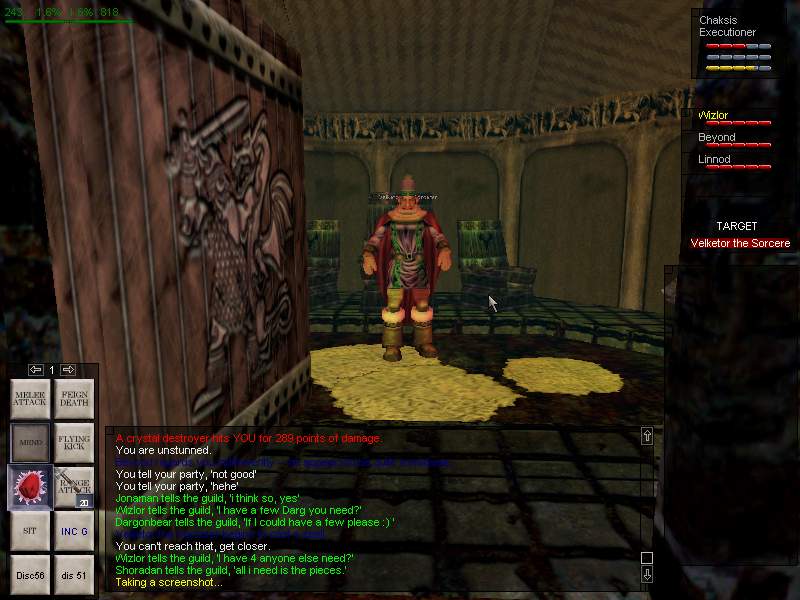Target group member Beyond
Image resolution: width=800 pixels, height=600 pixels.
[x=716, y=138]
